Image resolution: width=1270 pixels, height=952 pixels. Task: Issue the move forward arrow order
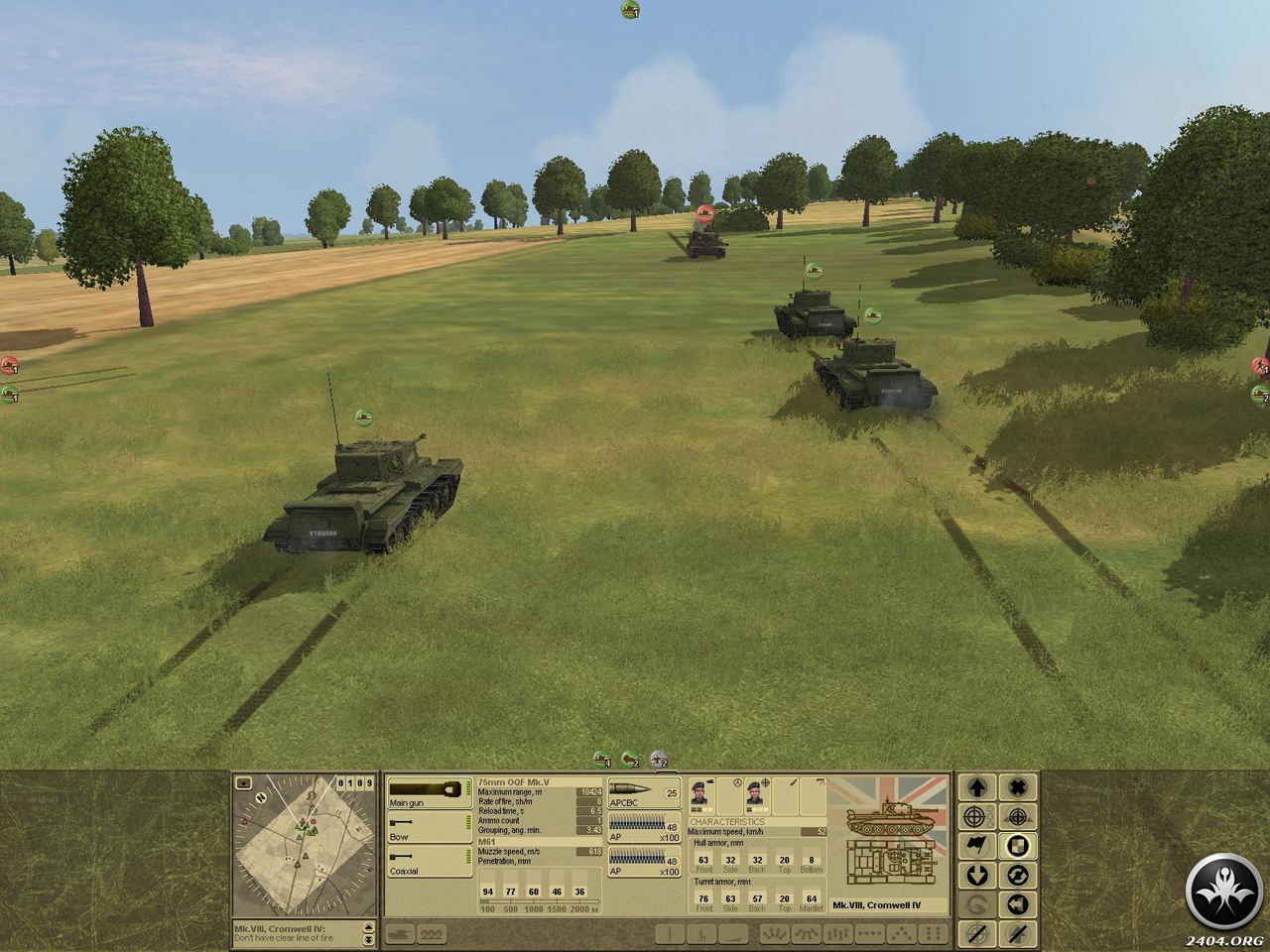tap(977, 788)
